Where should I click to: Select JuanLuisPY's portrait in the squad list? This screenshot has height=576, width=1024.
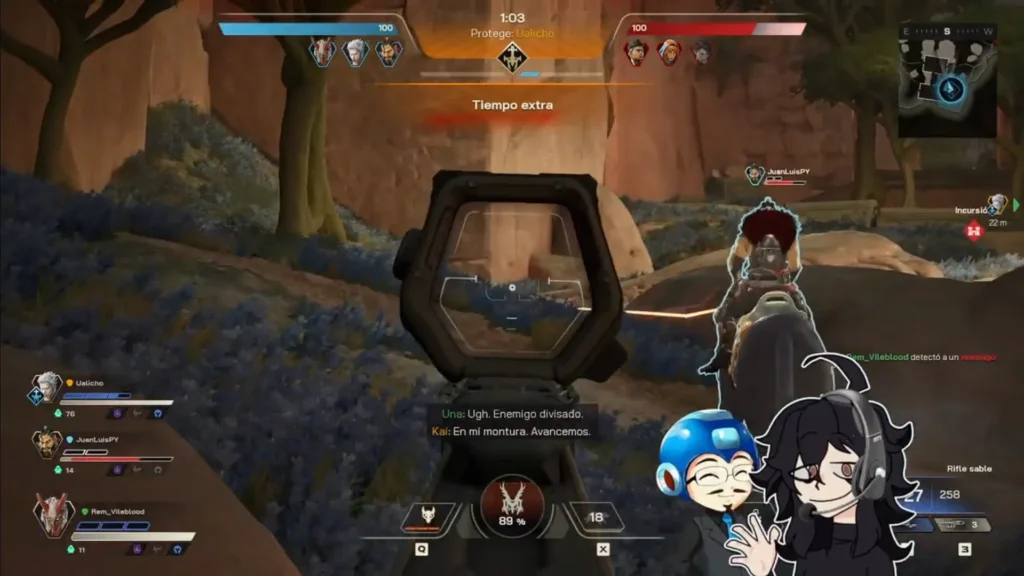[x=45, y=442]
